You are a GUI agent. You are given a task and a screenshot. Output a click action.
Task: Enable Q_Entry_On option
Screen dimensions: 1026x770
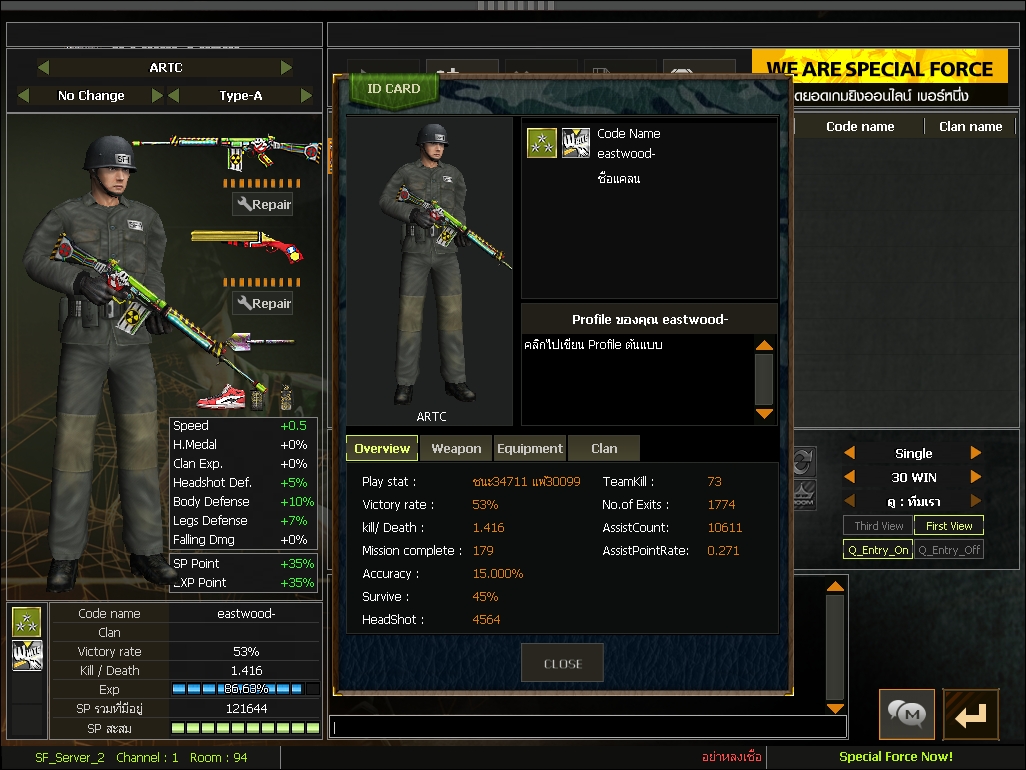coord(878,550)
